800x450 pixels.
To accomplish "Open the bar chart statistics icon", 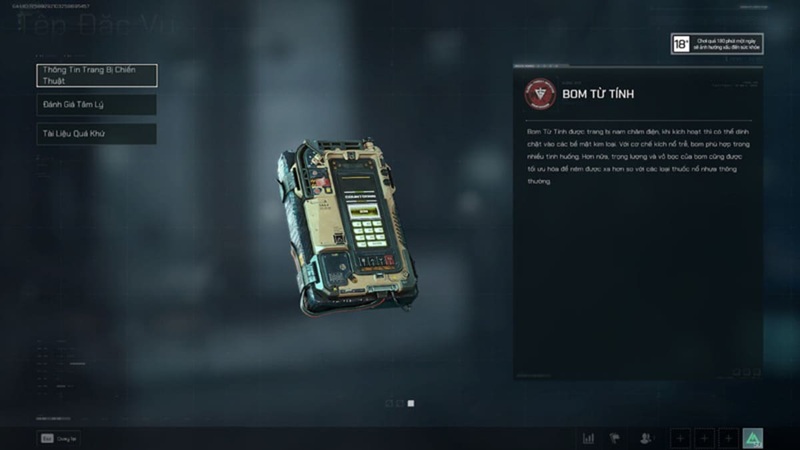I will (x=588, y=438).
